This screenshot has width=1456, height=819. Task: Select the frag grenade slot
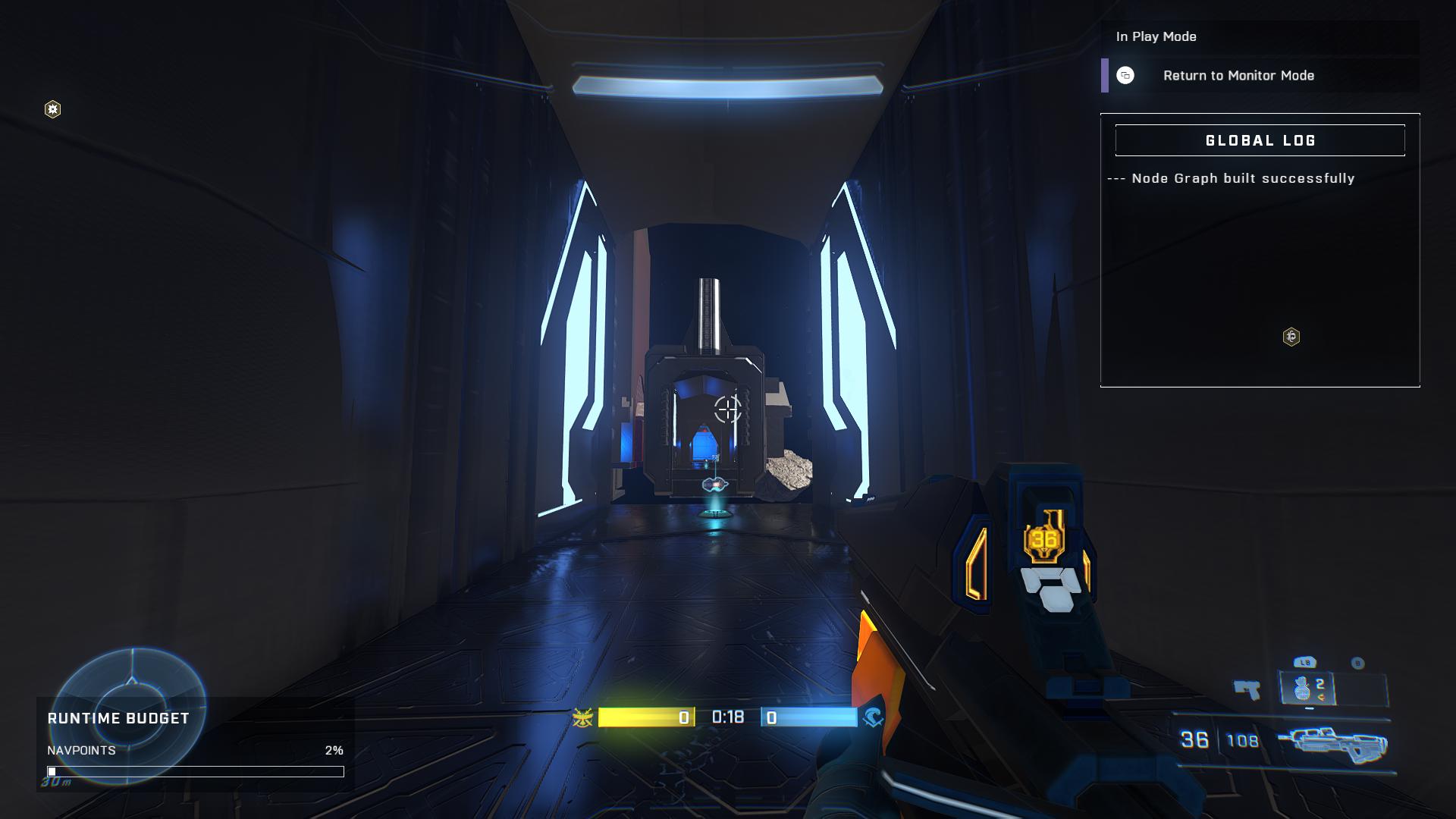[x=1306, y=689]
